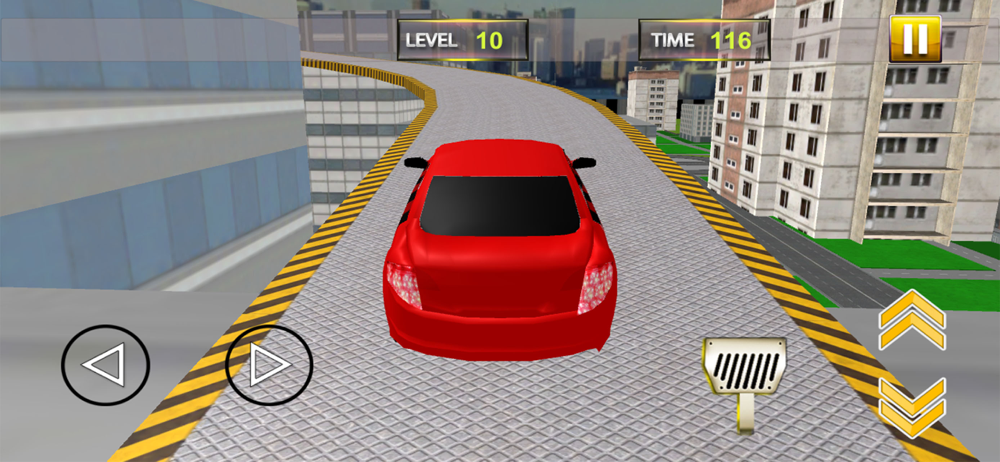Pause the game with the yellow button
This screenshot has height=462, width=1000.
point(914,41)
